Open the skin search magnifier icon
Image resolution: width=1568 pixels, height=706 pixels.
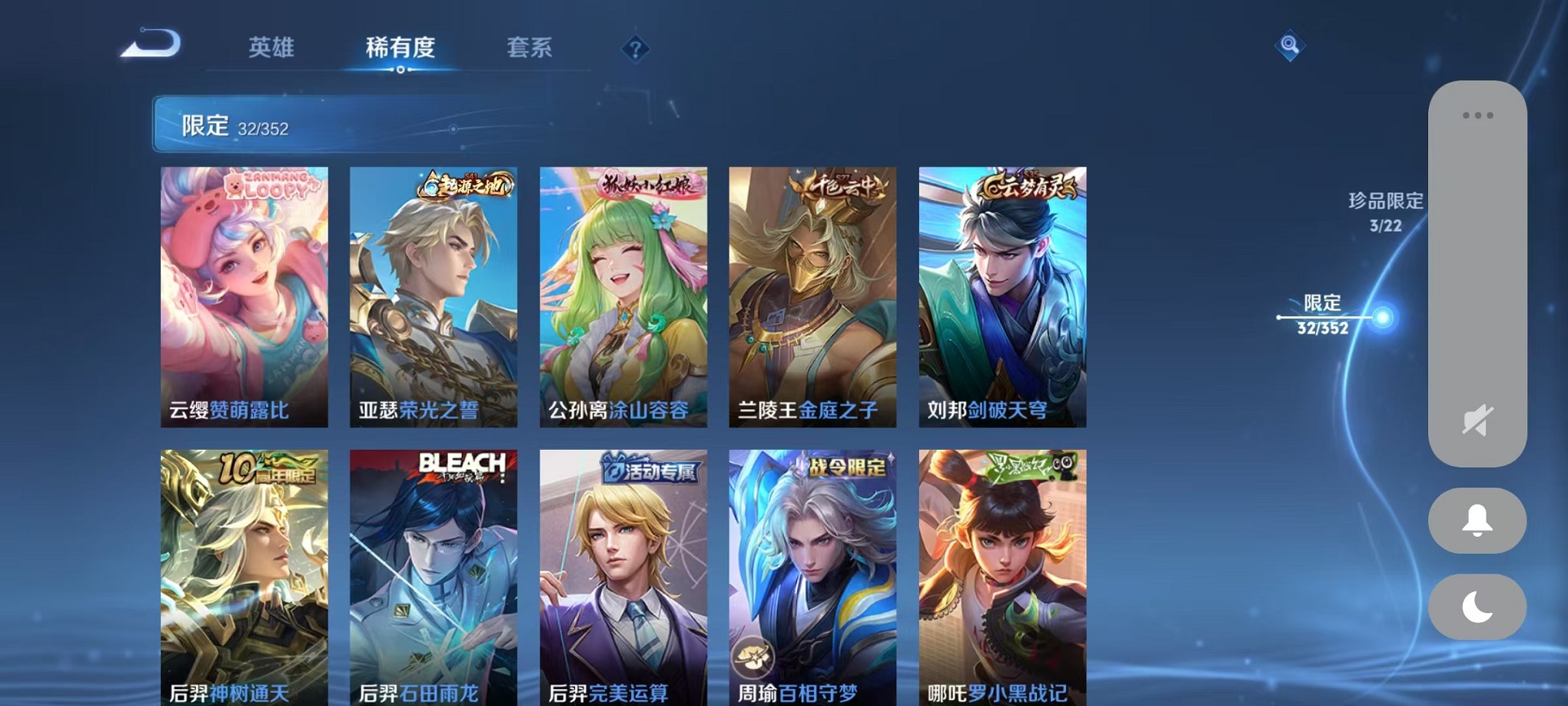click(x=1291, y=45)
